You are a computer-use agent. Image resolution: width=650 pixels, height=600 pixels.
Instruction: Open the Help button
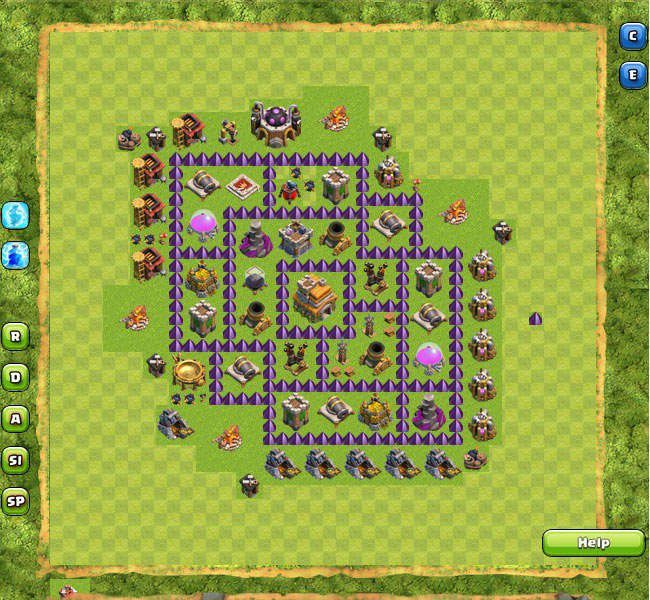[593, 543]
